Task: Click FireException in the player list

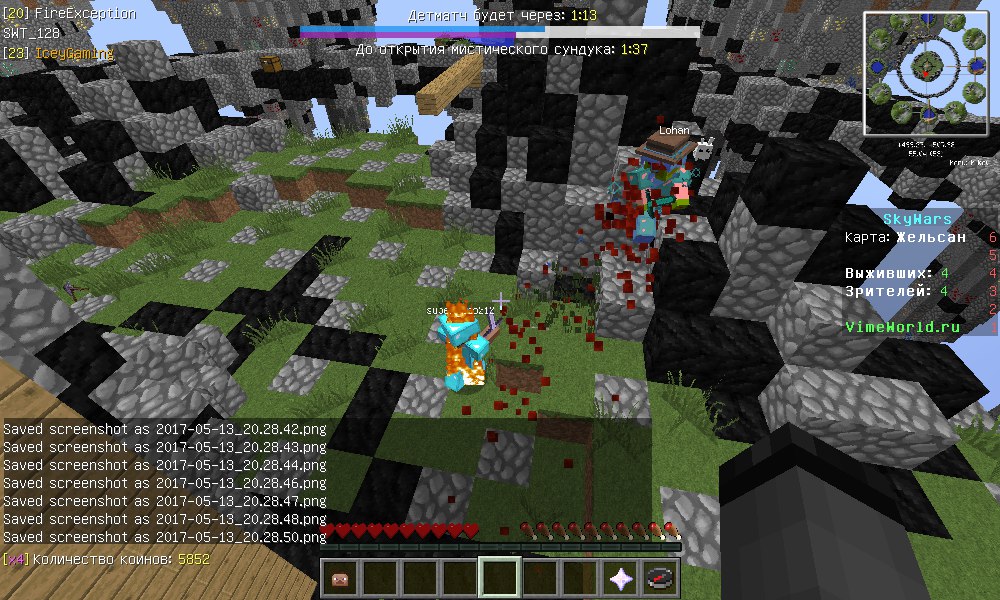Action: 85,14
